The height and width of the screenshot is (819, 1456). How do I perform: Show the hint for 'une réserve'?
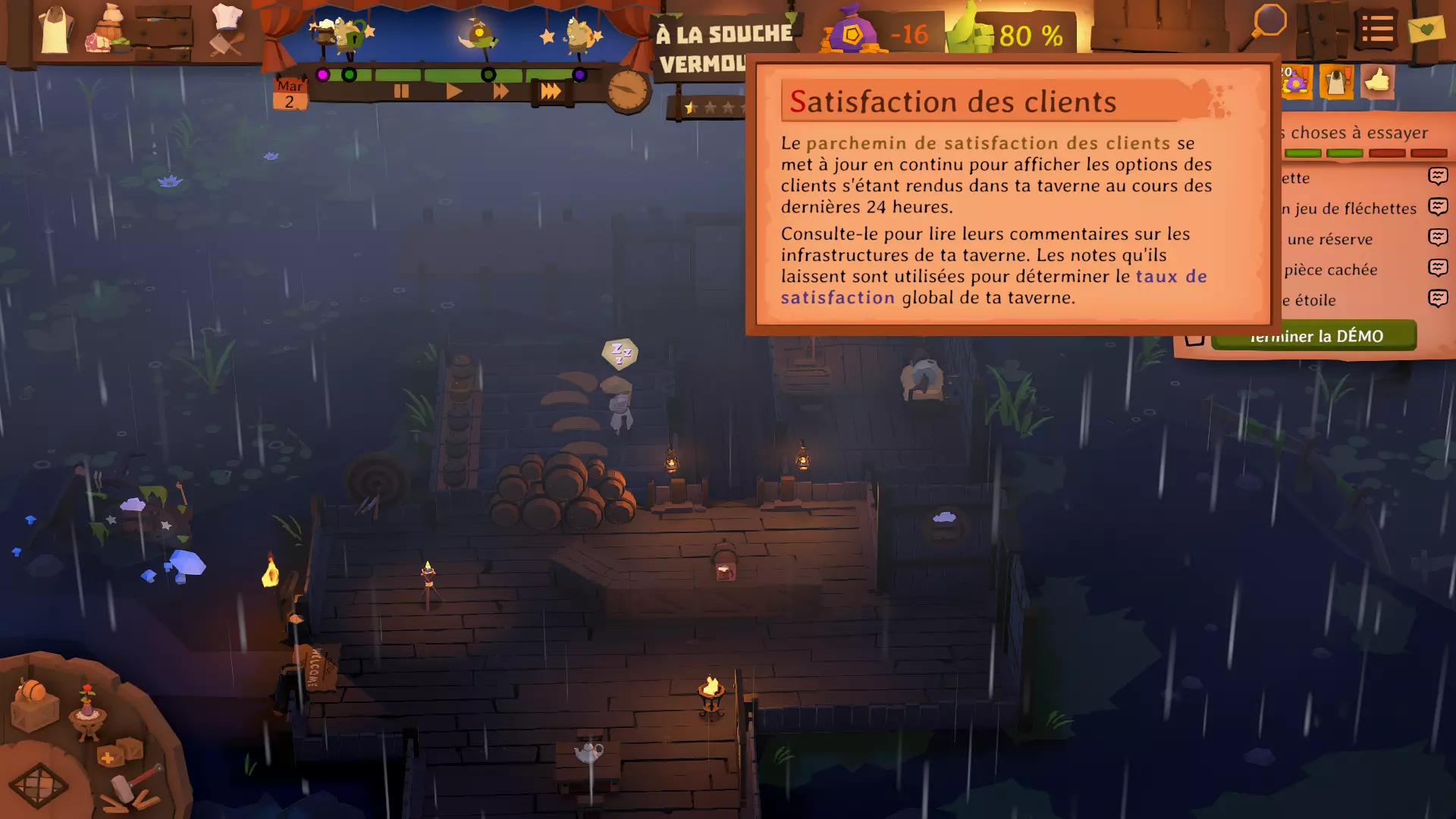(1438, 237)
